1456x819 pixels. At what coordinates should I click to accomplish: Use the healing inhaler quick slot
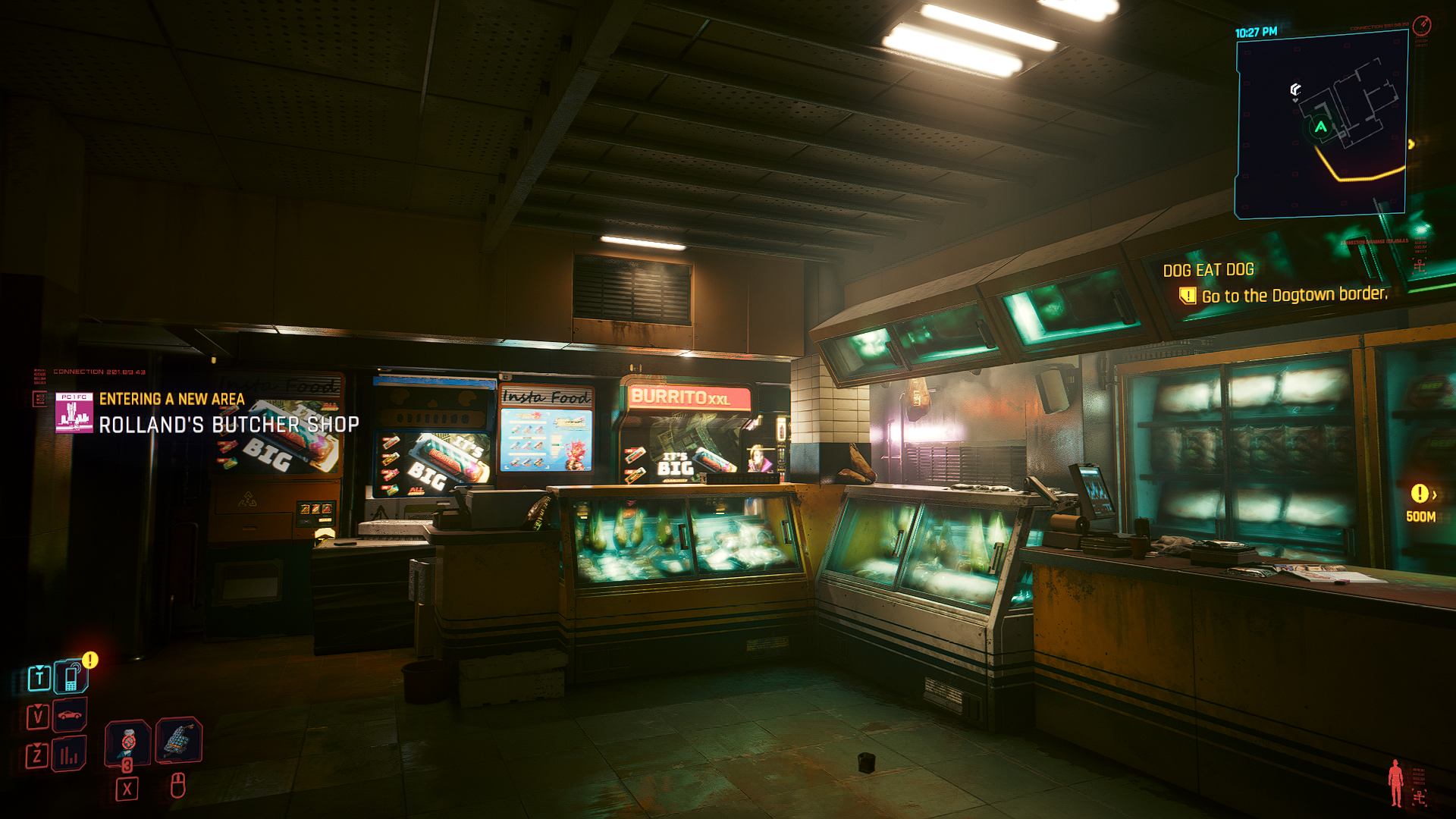[127, 740]
